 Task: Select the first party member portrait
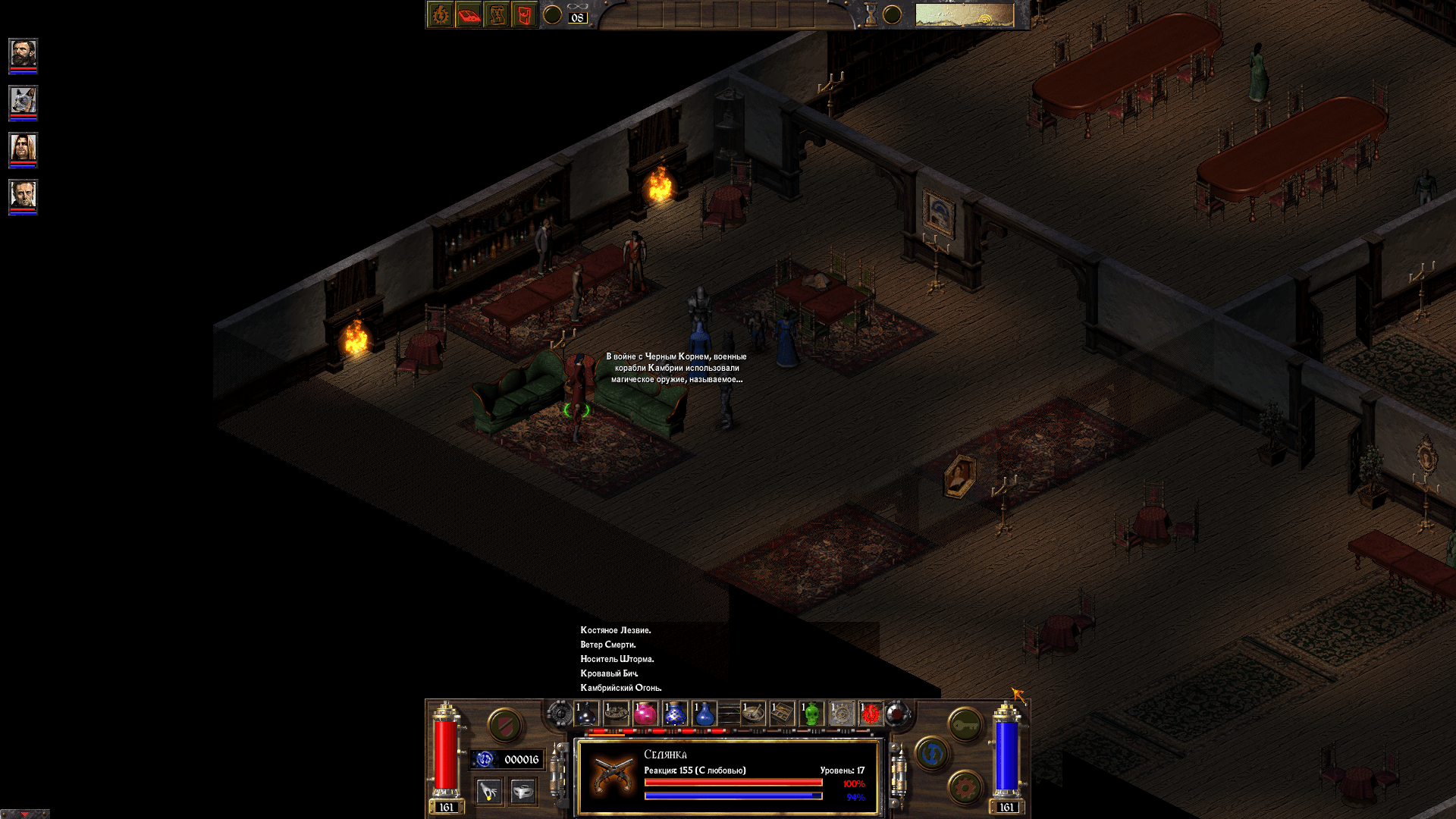coord(23,55)
